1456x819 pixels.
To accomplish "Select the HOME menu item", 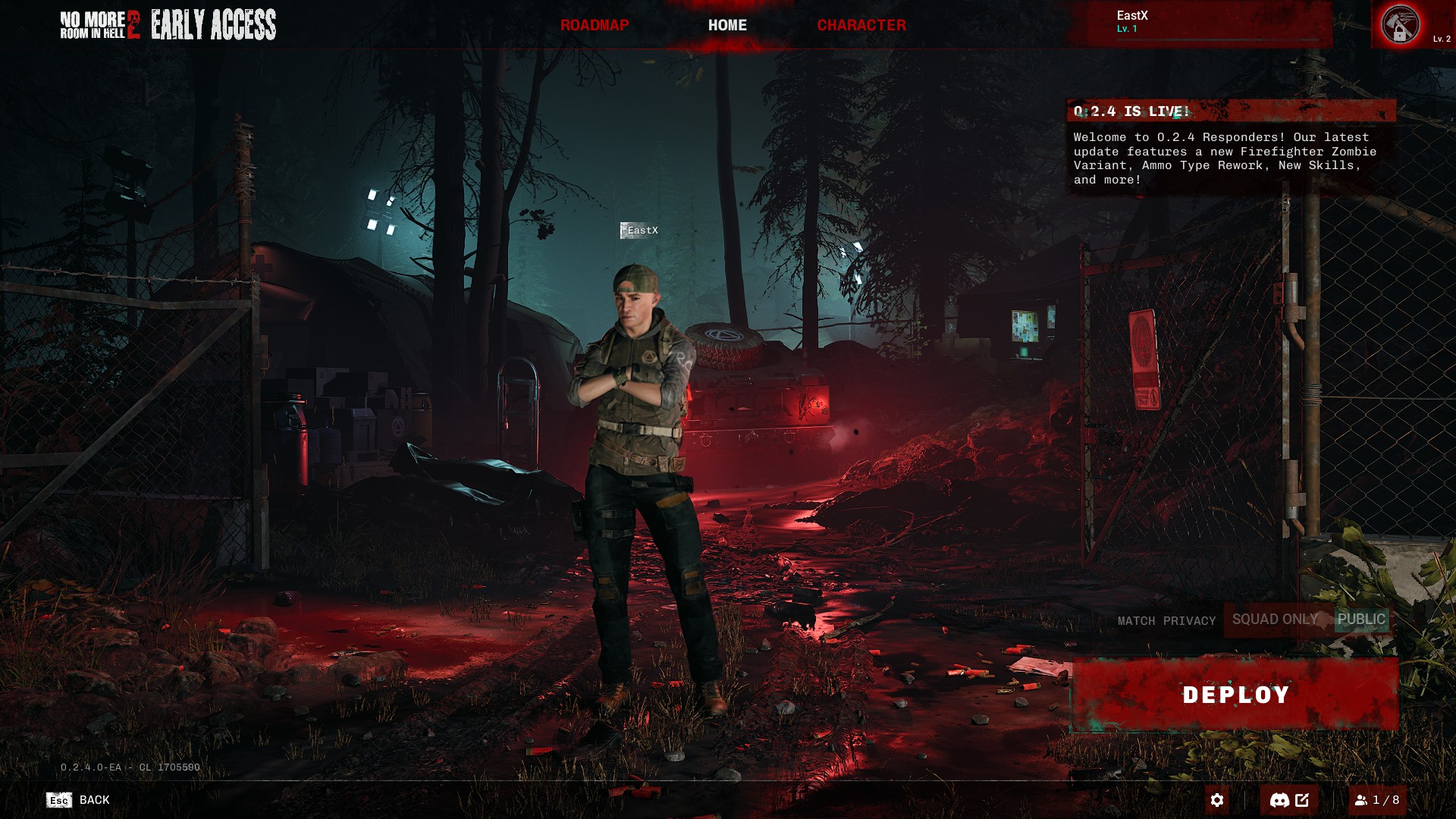I will coord(727,24).
